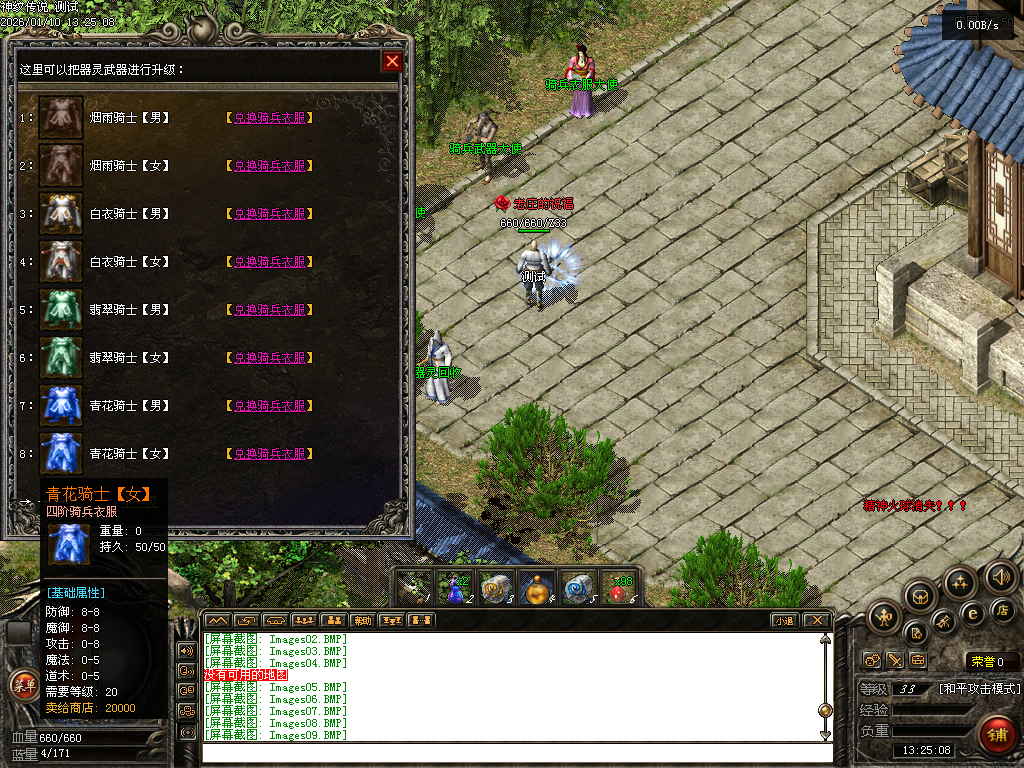Select the golden flask in hotbar slot 4
The height and width of the screenshot is (768, 1024).
[x=538, y=588]
